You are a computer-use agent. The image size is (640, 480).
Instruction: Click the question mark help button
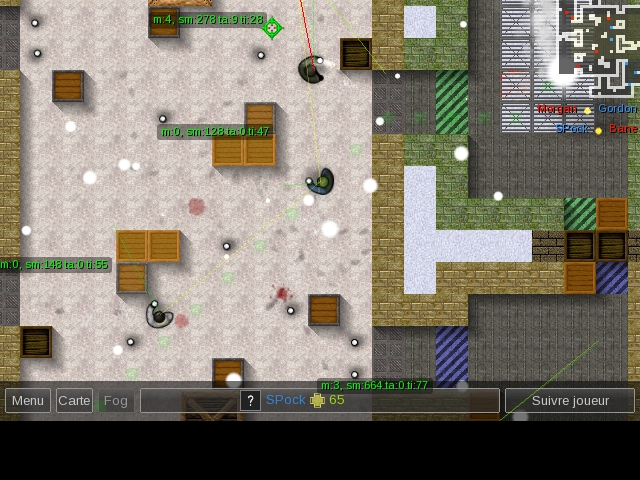(x=250, y=401)
